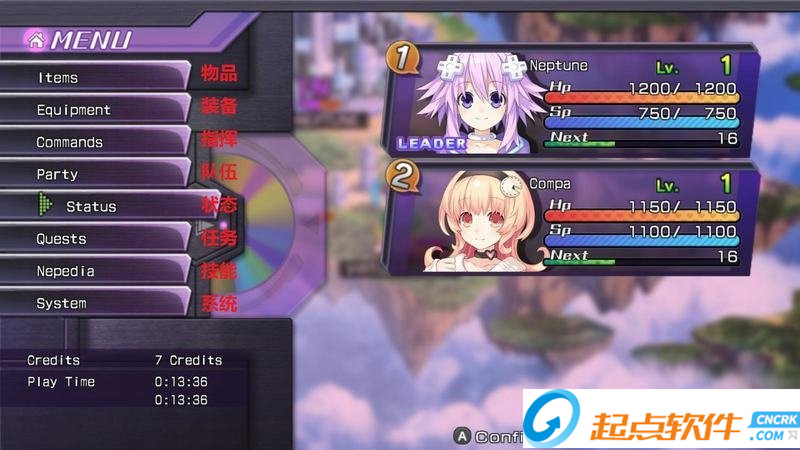The width and height of the screenshot is (800, 450).
Task: Open the Quests list
Action: (95, 239)
